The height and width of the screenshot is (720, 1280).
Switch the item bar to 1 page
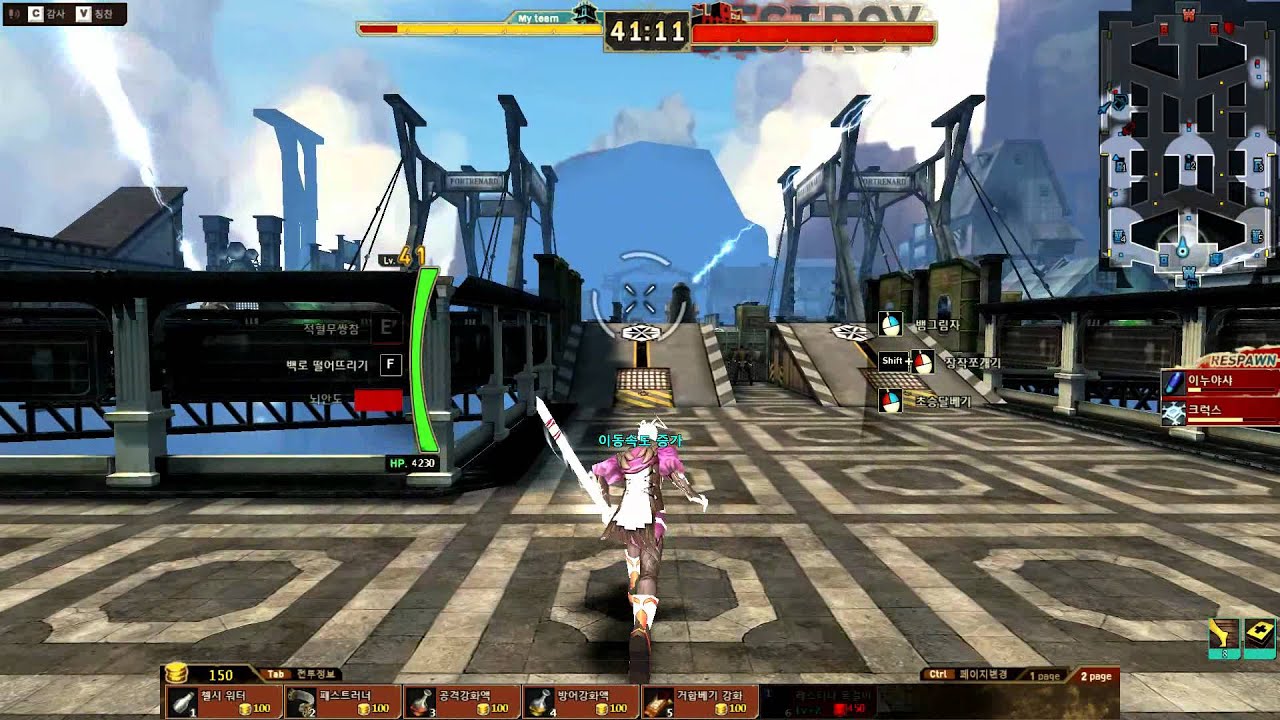(1043, 676)
